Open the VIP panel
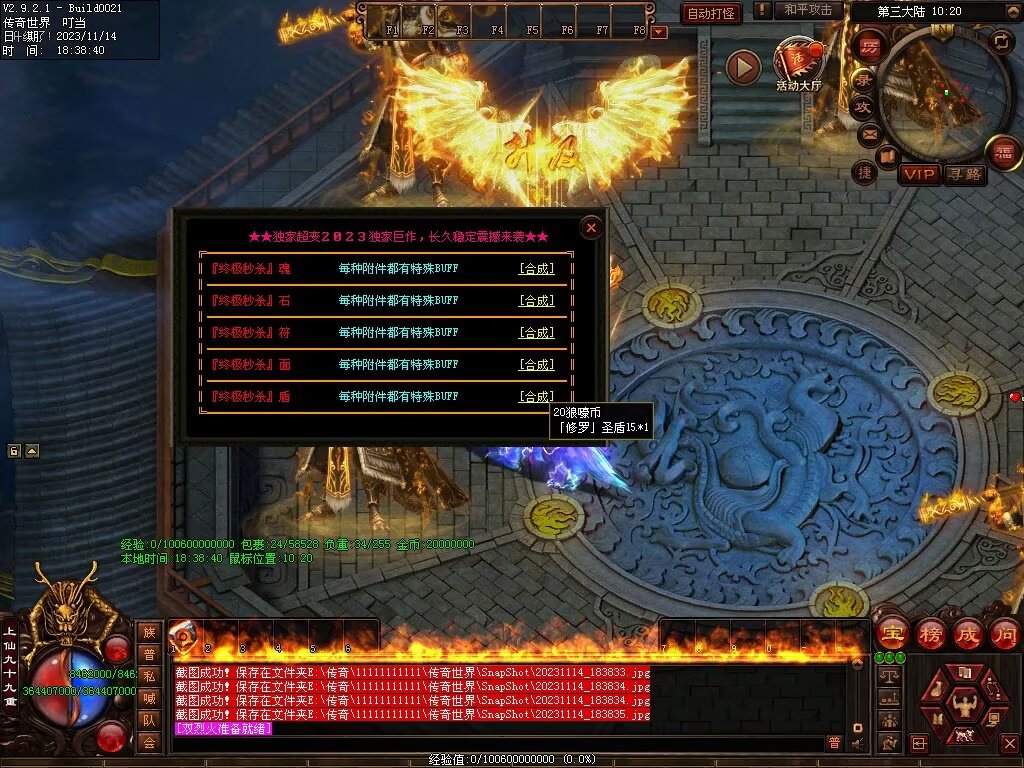The width and height of the screenshot is (1024, 768). point(919,174)
